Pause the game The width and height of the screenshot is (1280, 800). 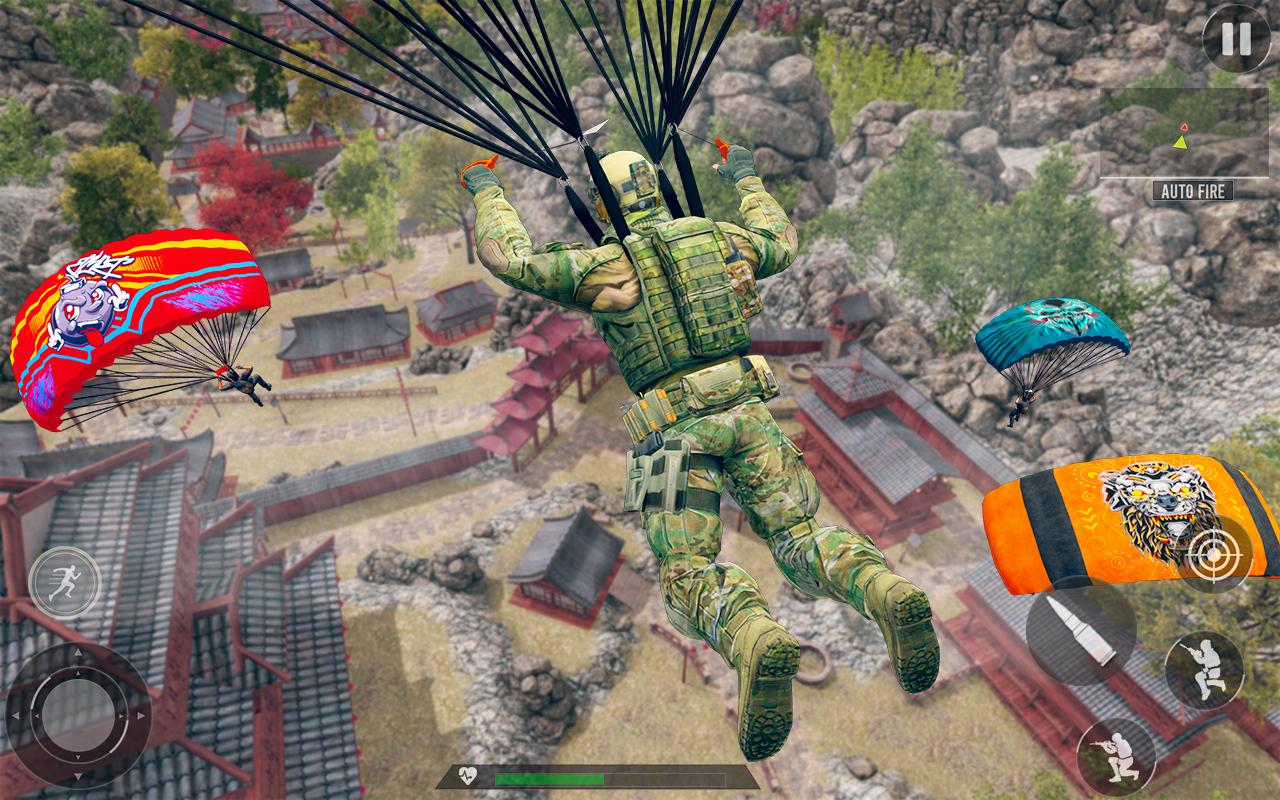(x=1236, y=39)
